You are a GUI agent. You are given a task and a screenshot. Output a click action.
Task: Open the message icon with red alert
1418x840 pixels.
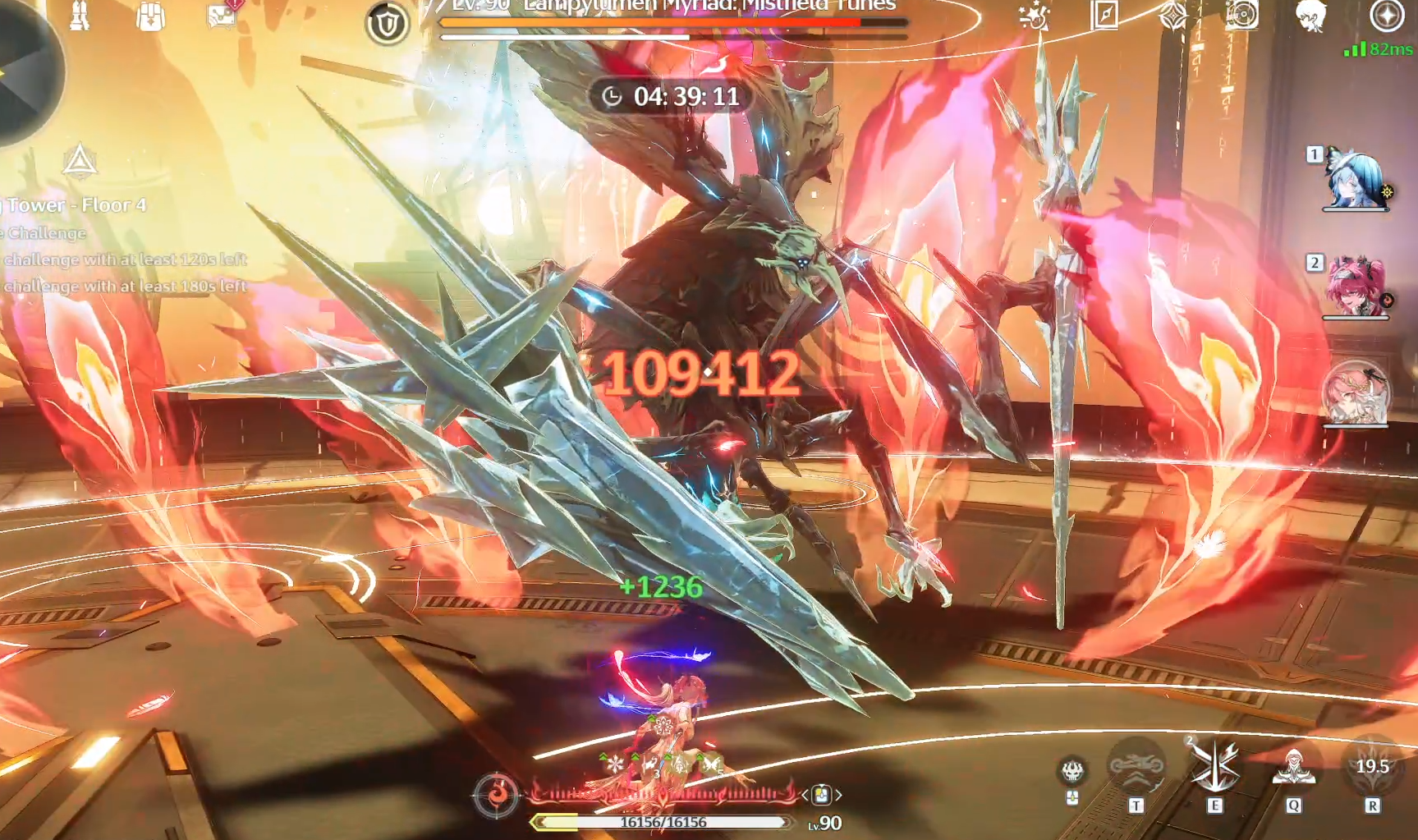(x=223, y=15)
